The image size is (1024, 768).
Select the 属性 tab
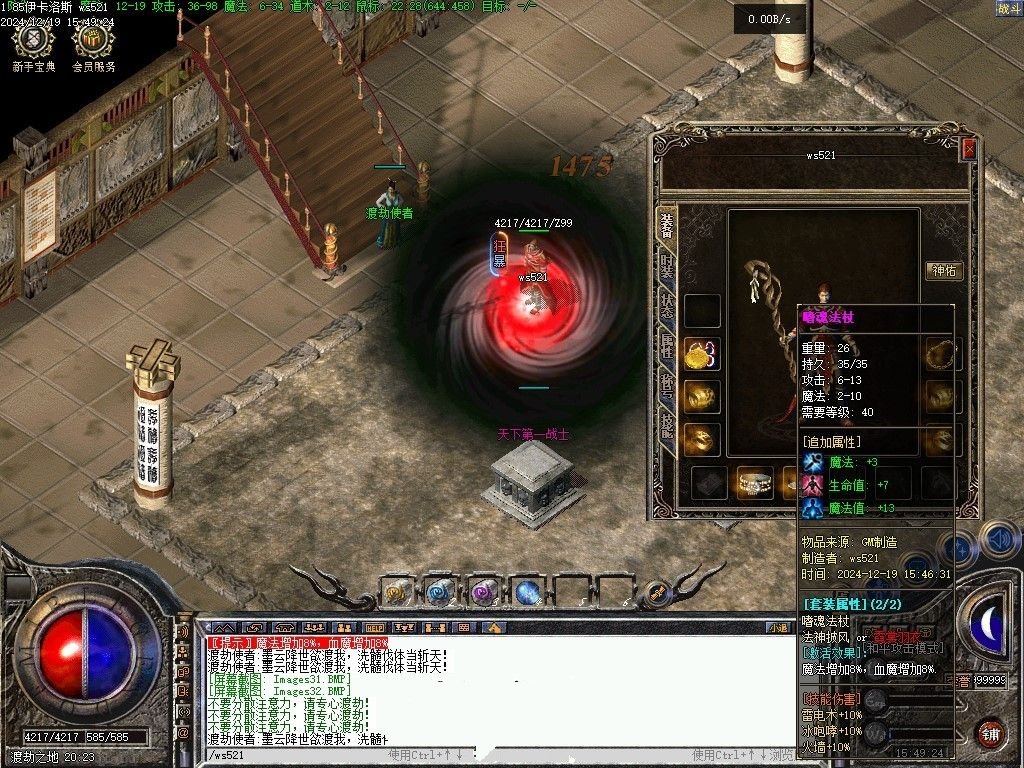point(667,347)
